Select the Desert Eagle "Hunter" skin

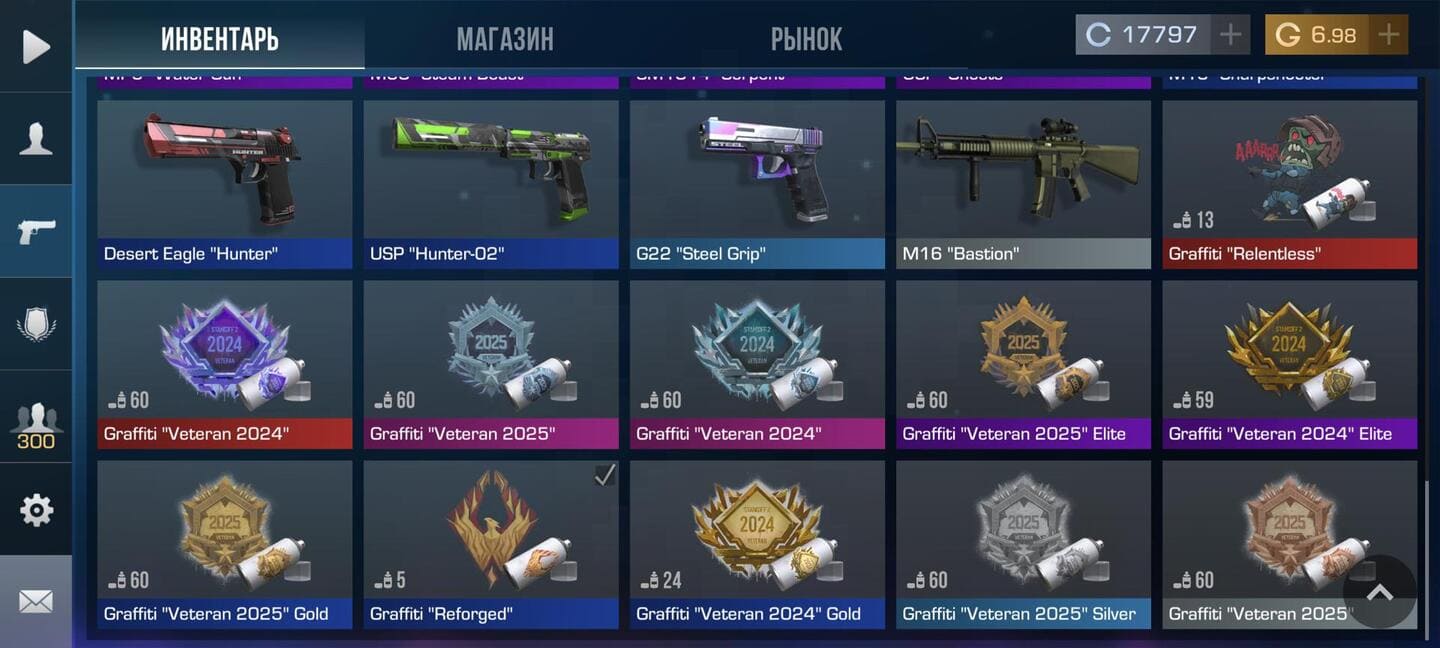click(x=225, y=184)
